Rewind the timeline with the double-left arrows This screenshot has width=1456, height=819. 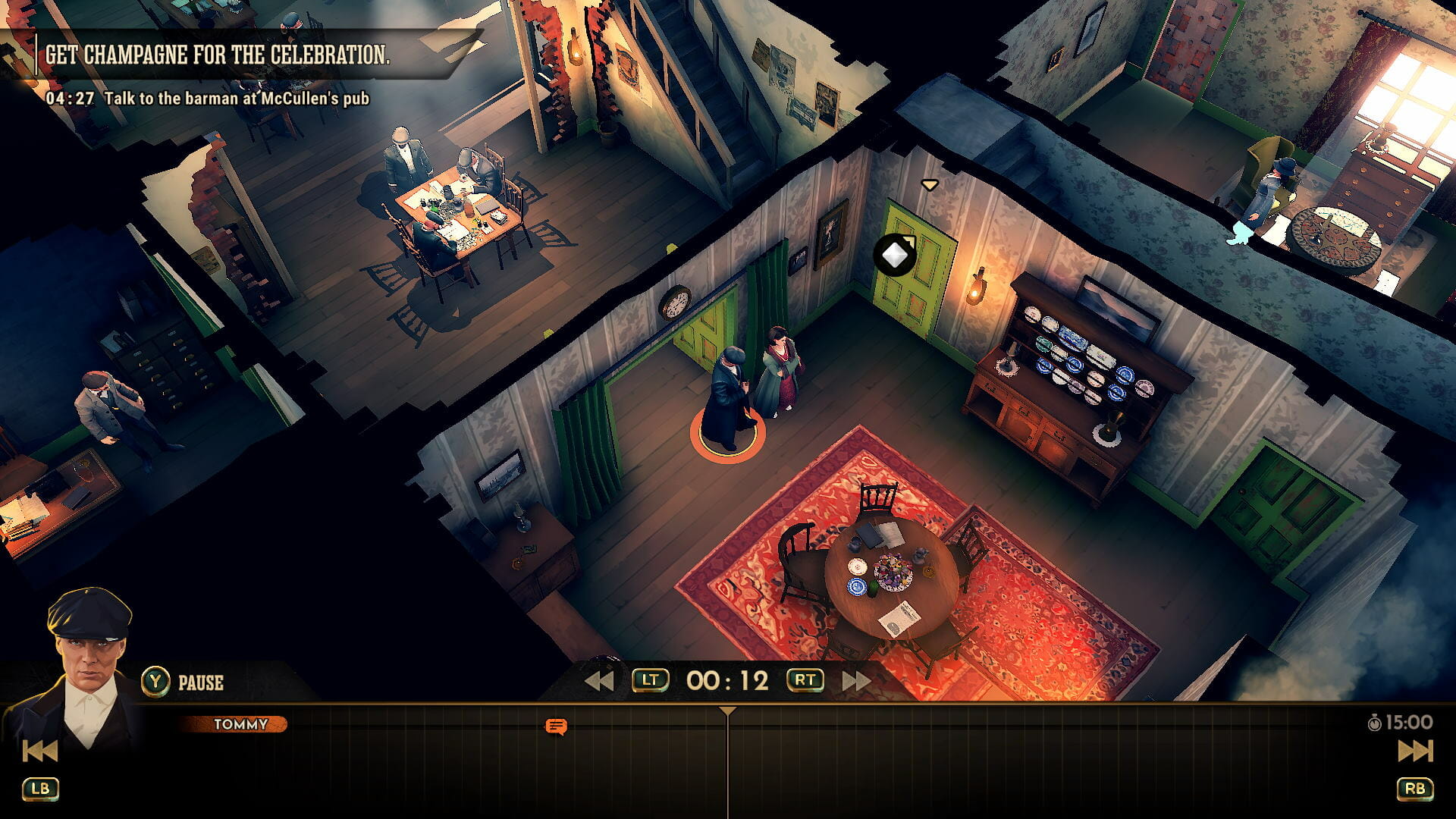click(599, 681)
